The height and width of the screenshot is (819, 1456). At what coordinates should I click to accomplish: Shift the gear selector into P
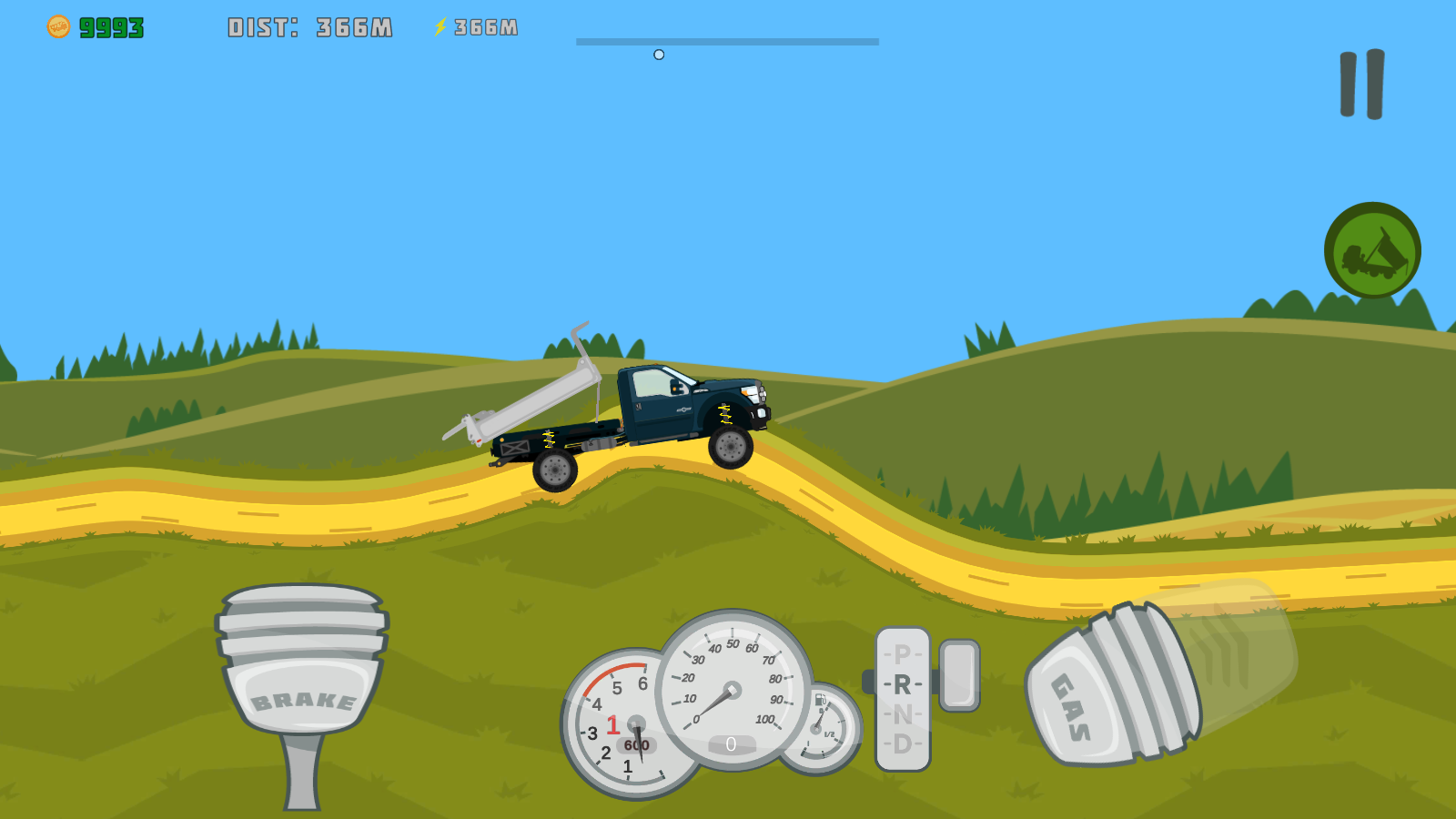[901, 653]
